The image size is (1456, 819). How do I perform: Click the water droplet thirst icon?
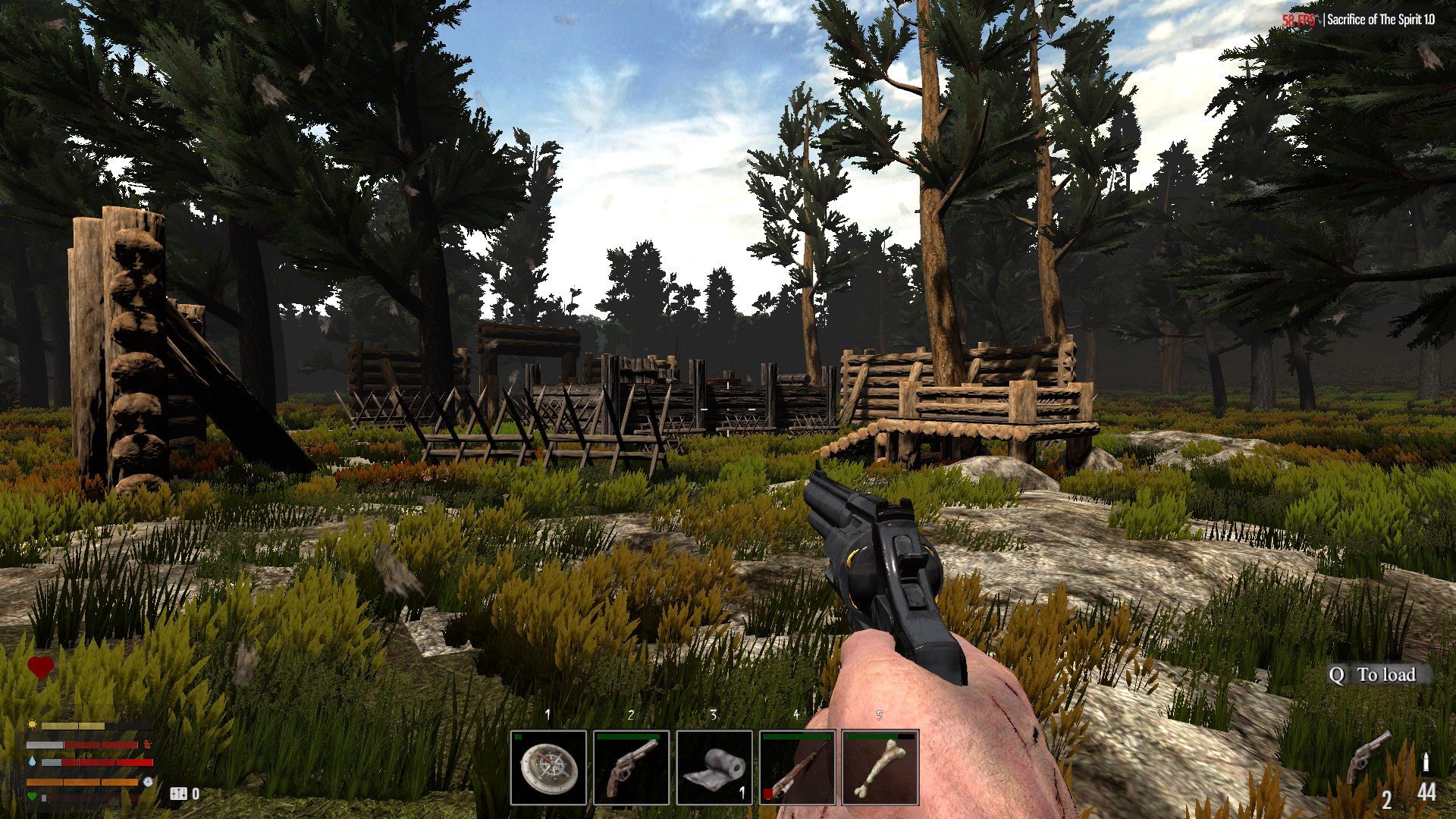click(33, 761)
